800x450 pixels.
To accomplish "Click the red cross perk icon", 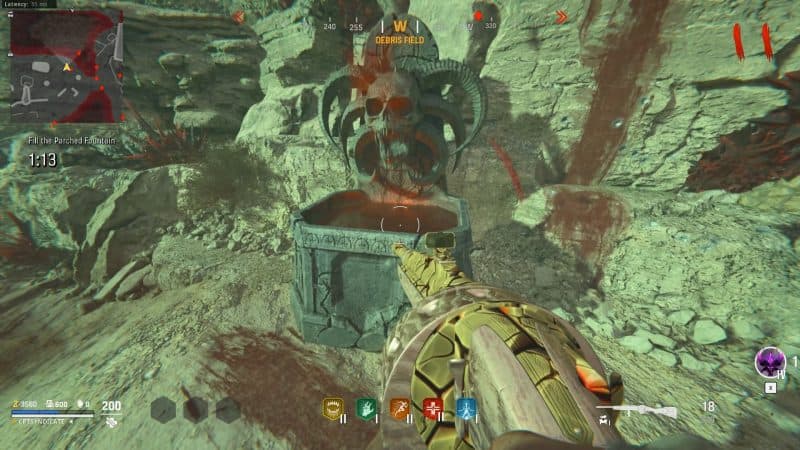I will 433,408.
